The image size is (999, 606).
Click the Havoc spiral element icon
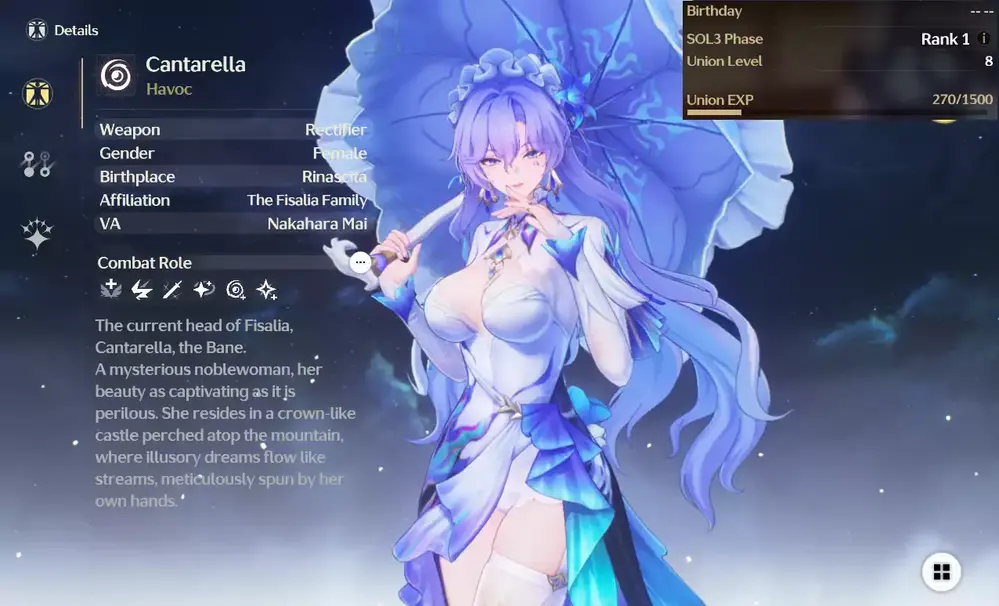[116, 75]
